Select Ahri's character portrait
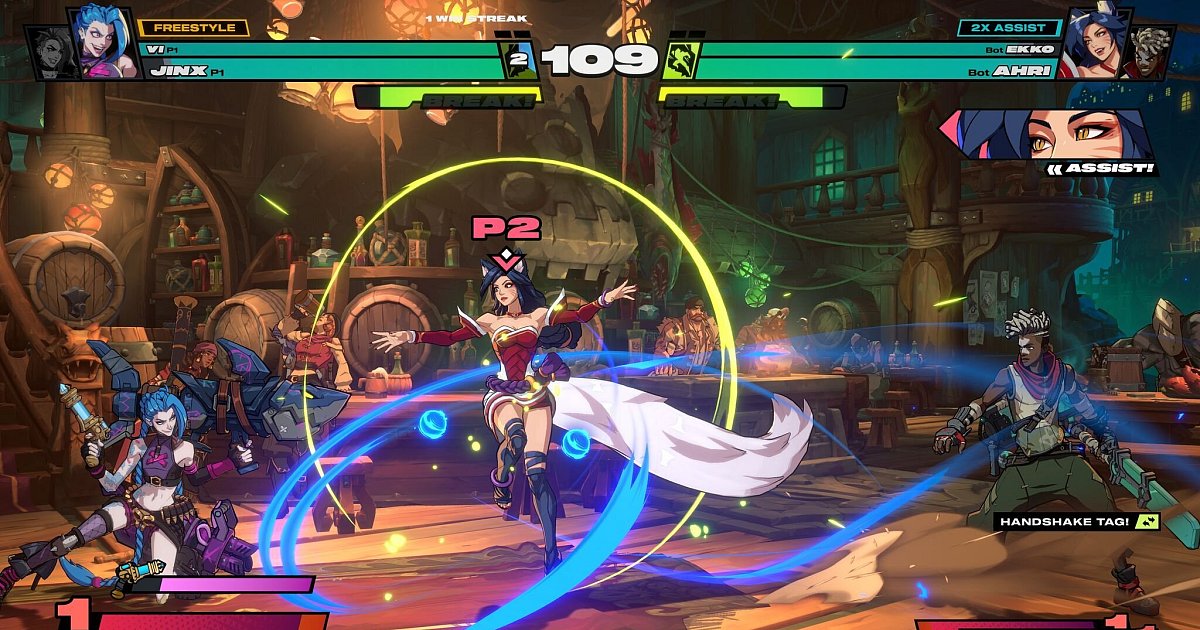 1093,42
